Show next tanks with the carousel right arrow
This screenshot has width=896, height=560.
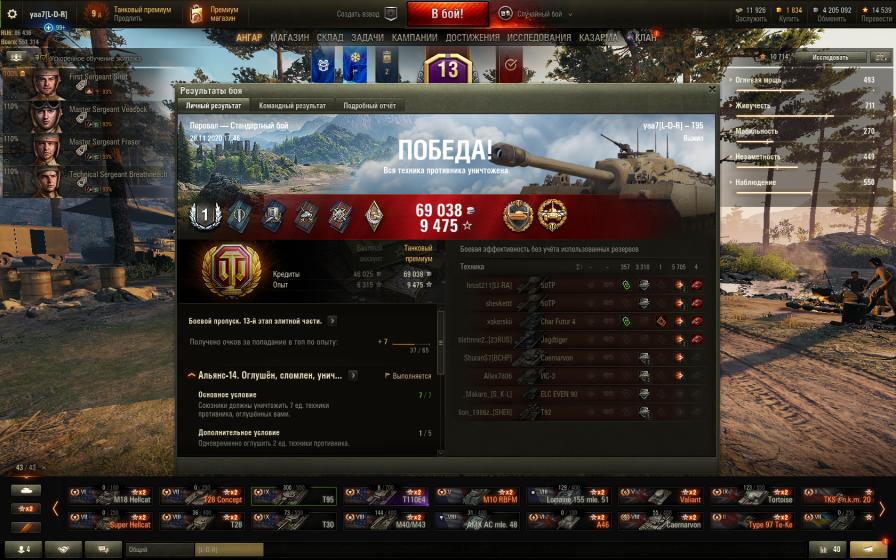click(881, 508)
